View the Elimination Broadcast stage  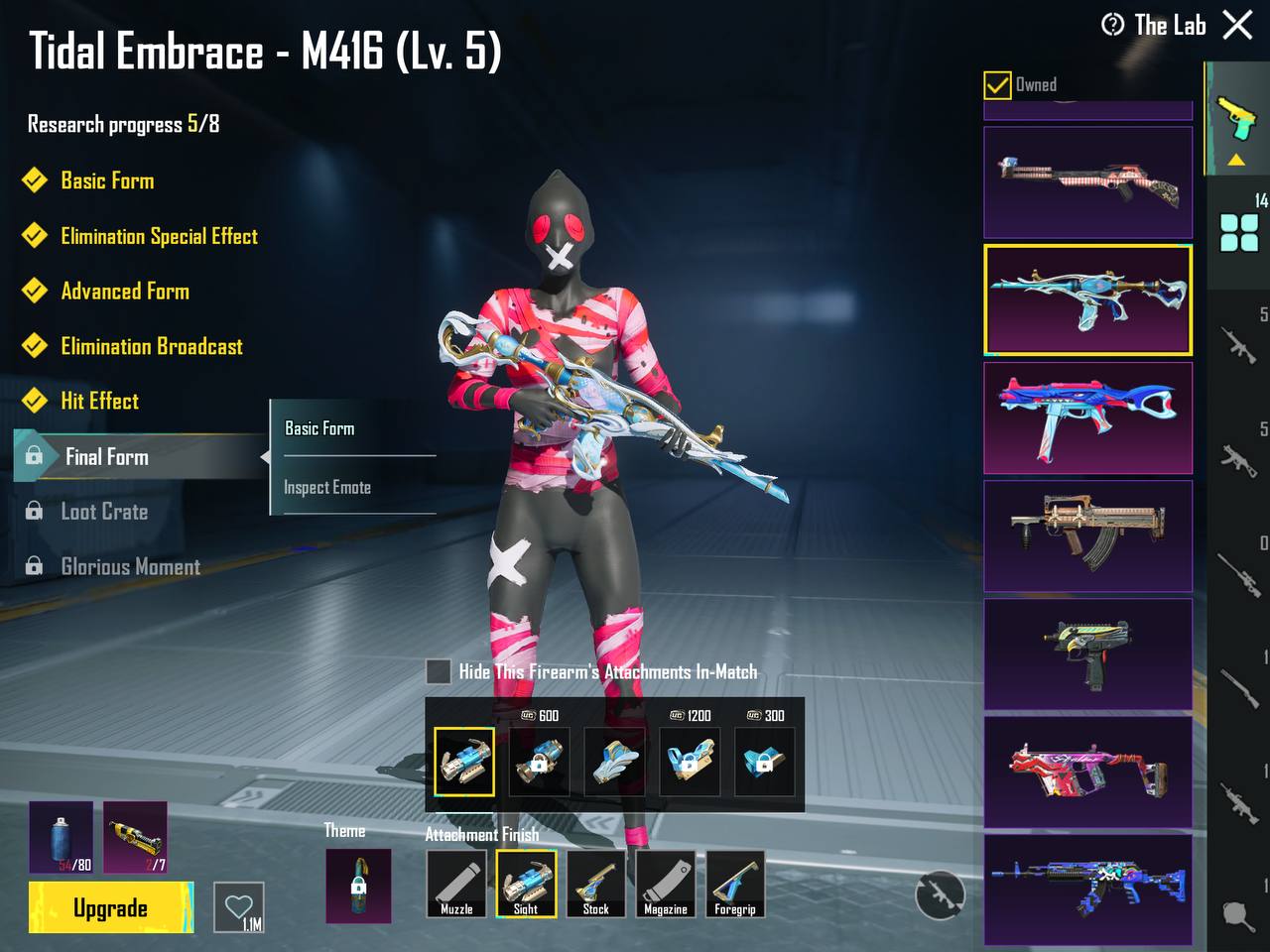(151, 347)
